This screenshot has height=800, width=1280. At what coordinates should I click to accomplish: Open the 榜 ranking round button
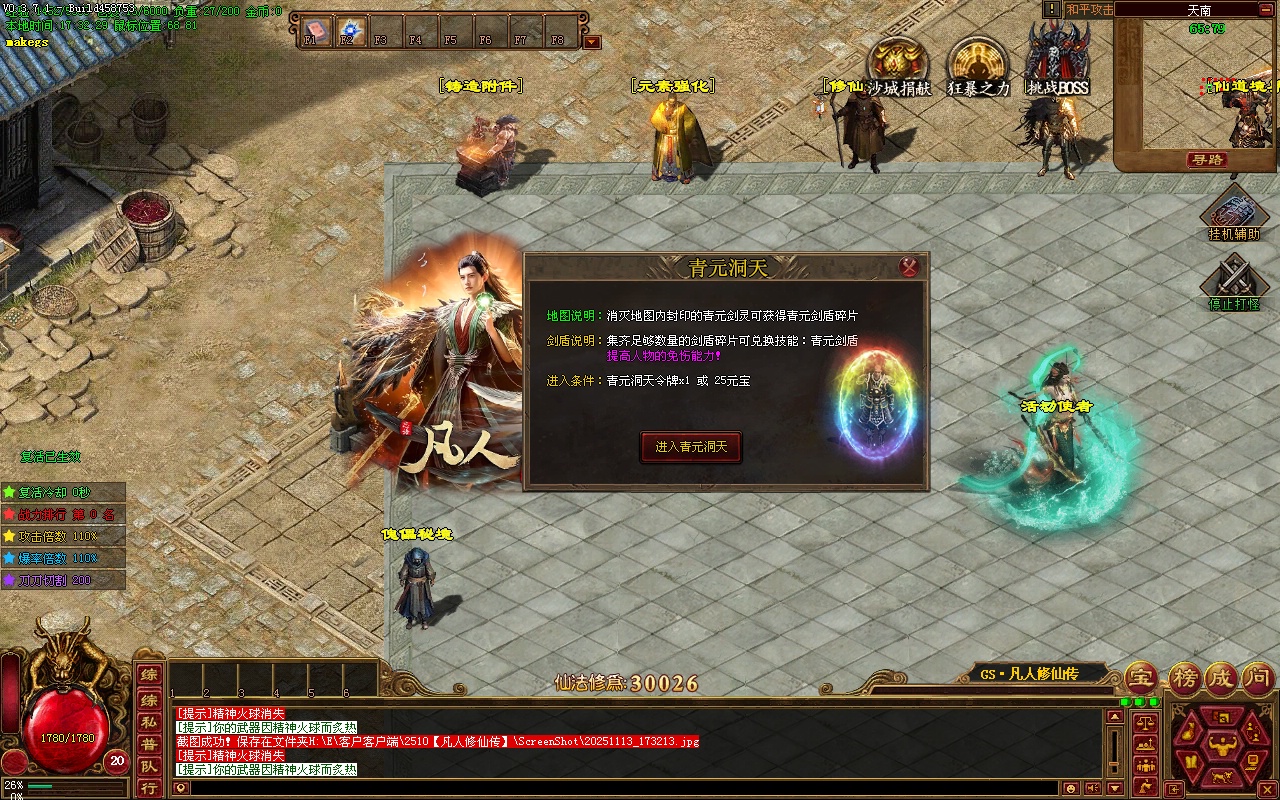pyautogui.click(x=1184, y=678)
